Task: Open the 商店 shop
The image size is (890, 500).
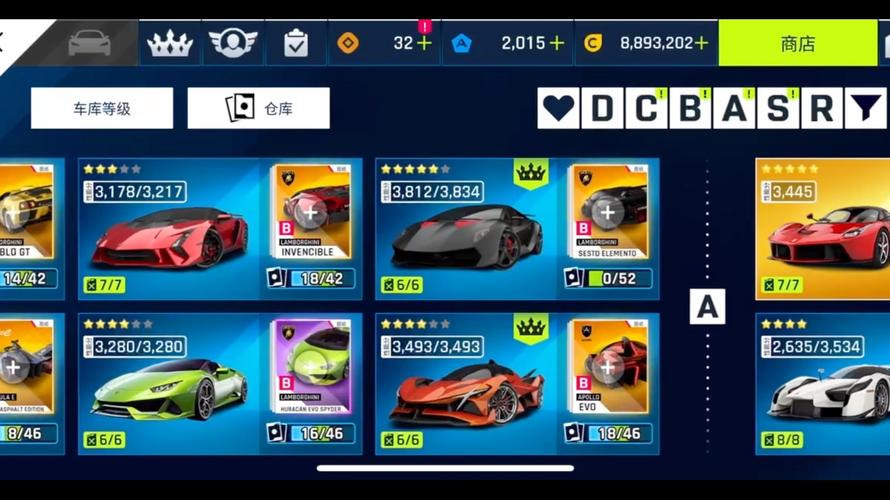Action: click(797, 44)
